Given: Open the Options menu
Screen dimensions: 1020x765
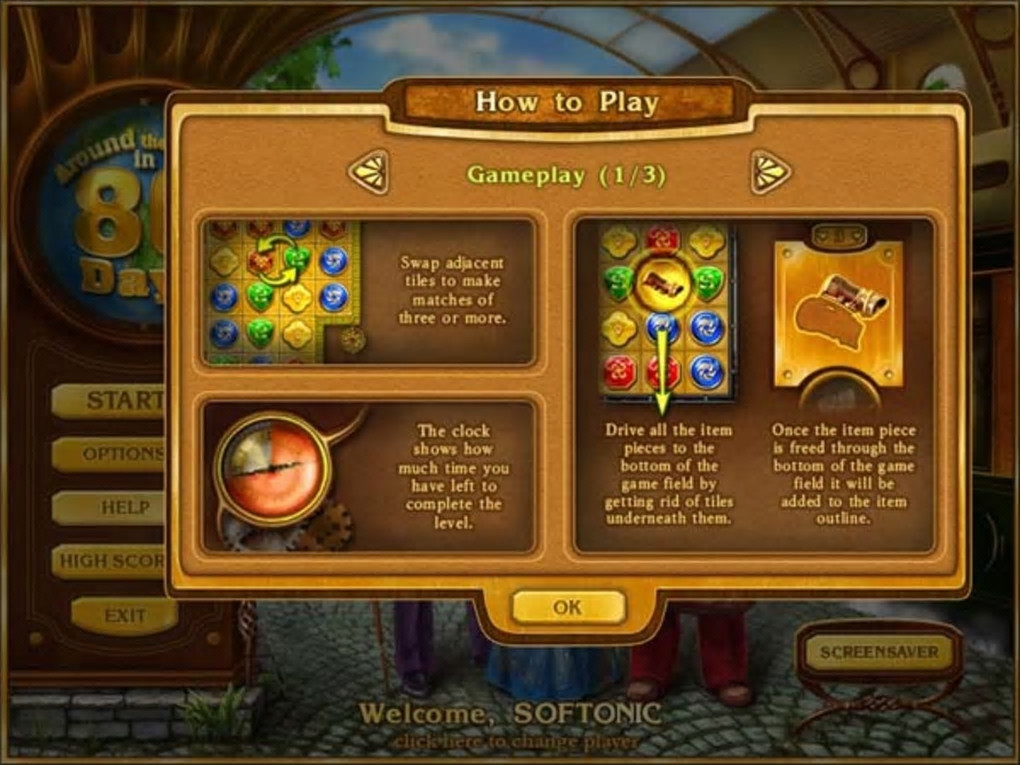Looking at the screenshot, I should (110, 454).
